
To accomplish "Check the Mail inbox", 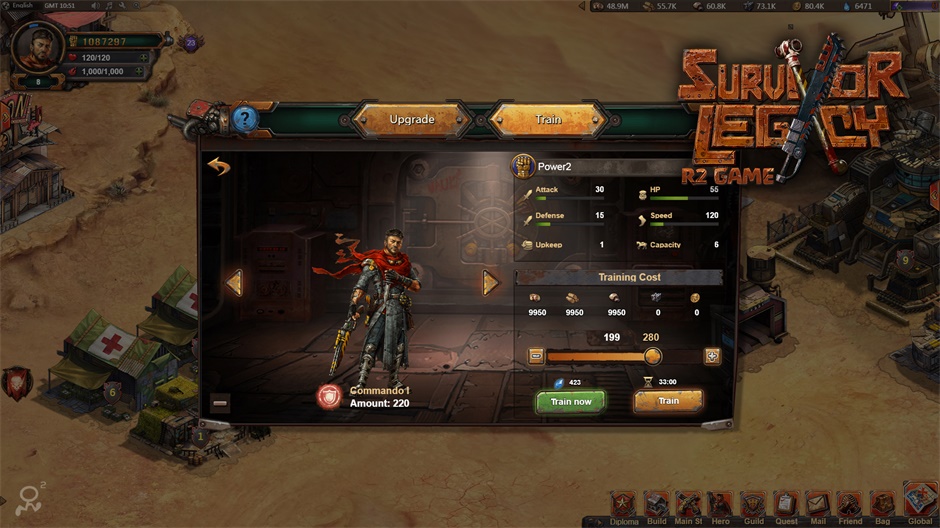I will 818,505.
